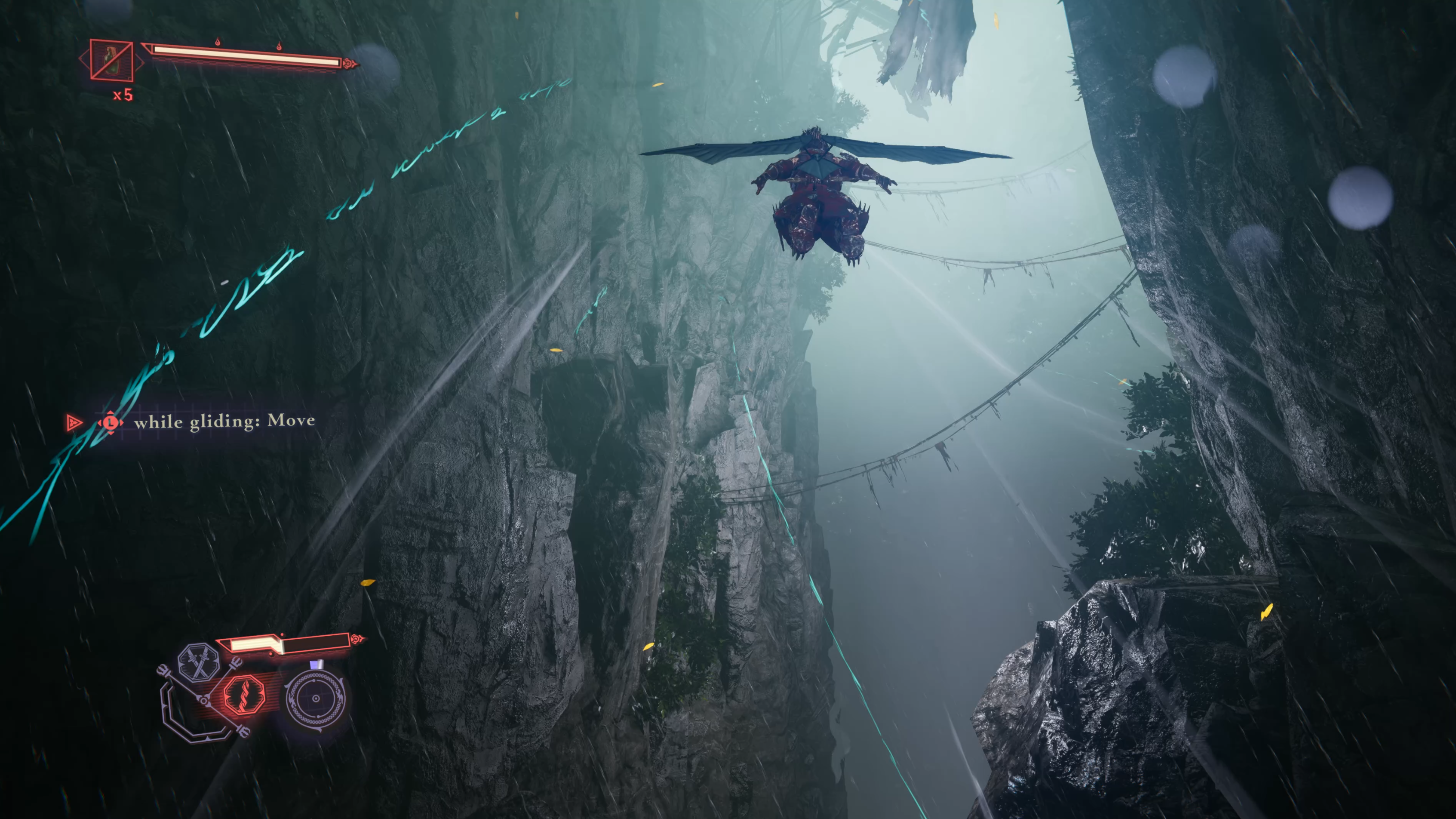This screenshot has width=1456, height=819.
Task: Select the green potion bottle item slot
Action: [112, 60]
